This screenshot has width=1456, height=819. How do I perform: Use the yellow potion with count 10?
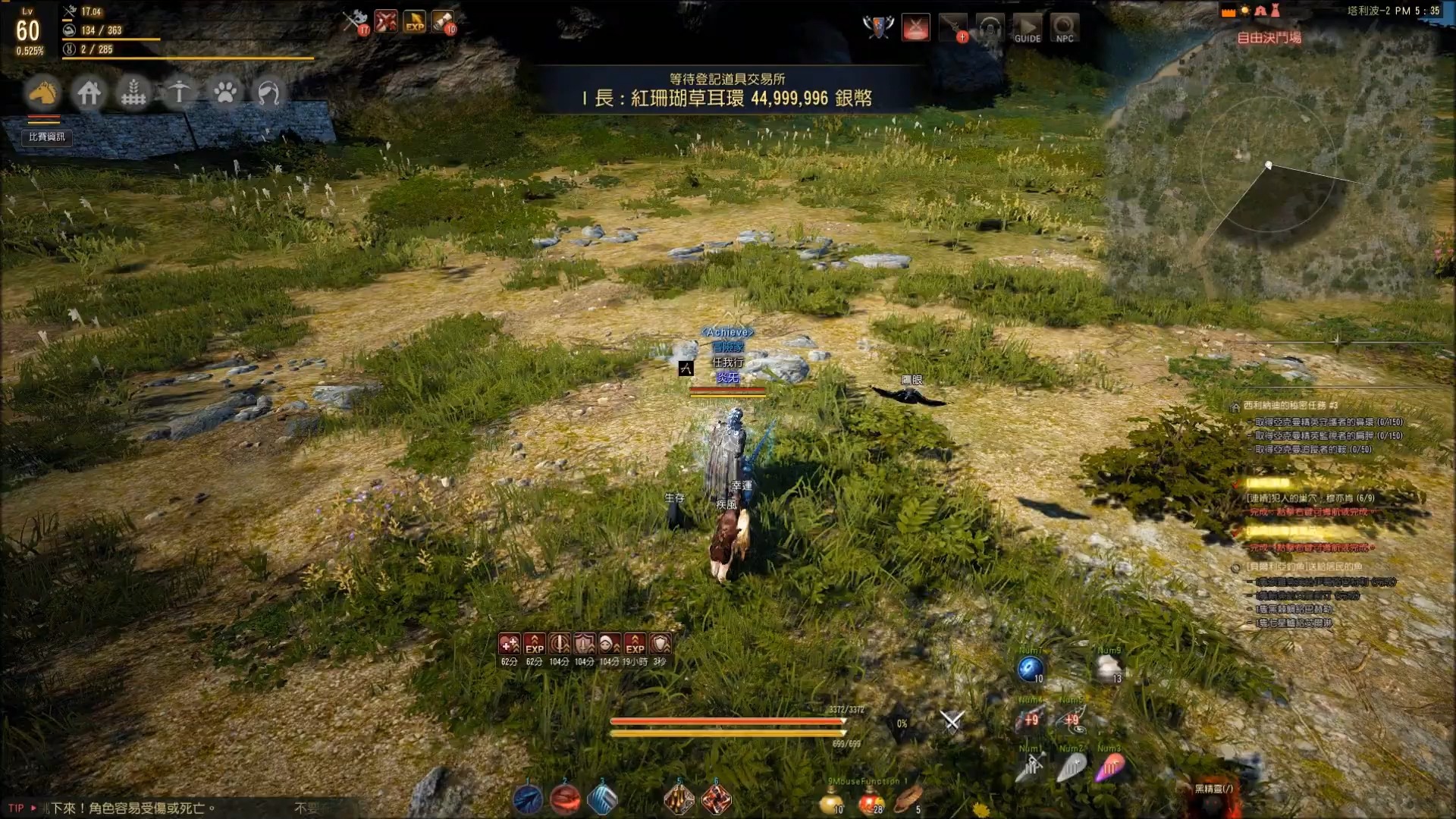832,800
